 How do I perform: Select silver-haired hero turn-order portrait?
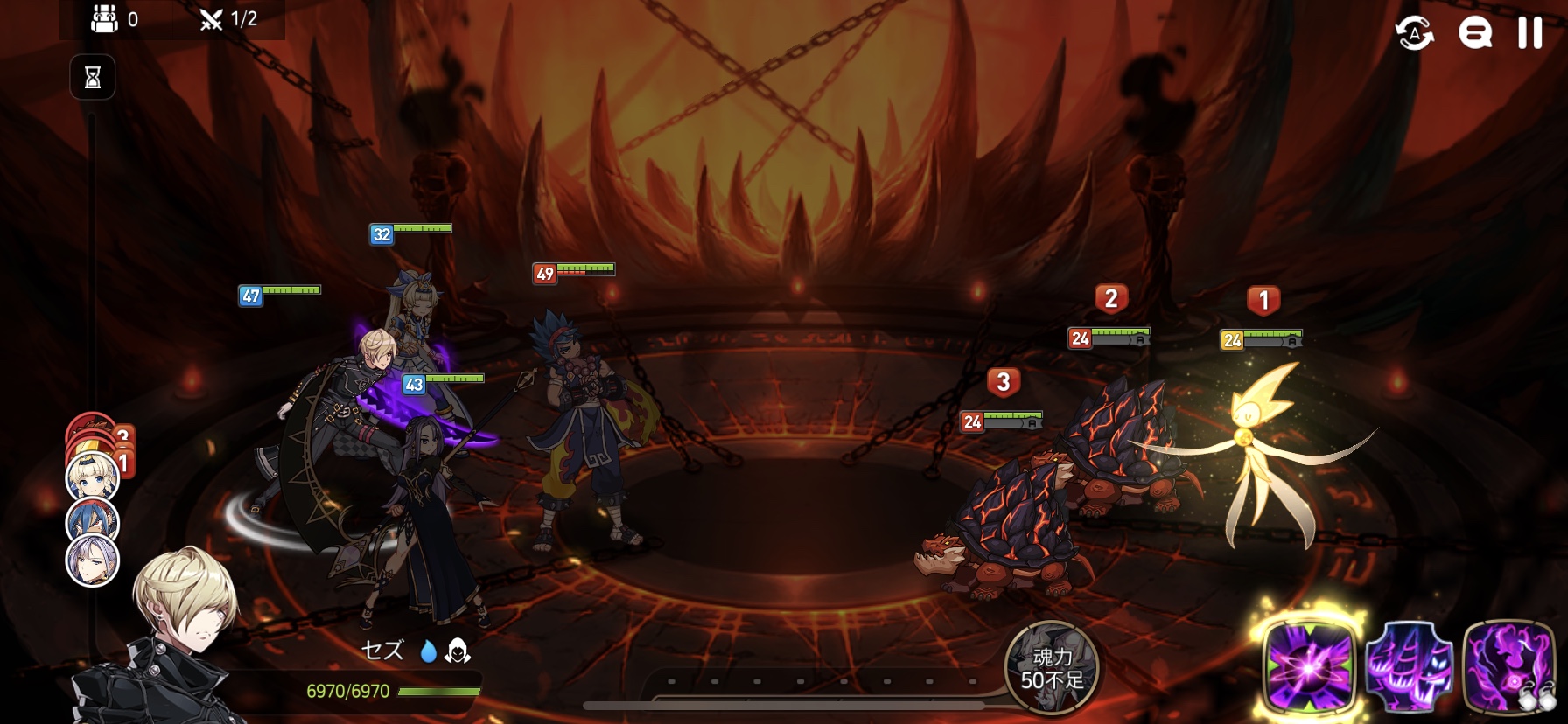point(93,560)
